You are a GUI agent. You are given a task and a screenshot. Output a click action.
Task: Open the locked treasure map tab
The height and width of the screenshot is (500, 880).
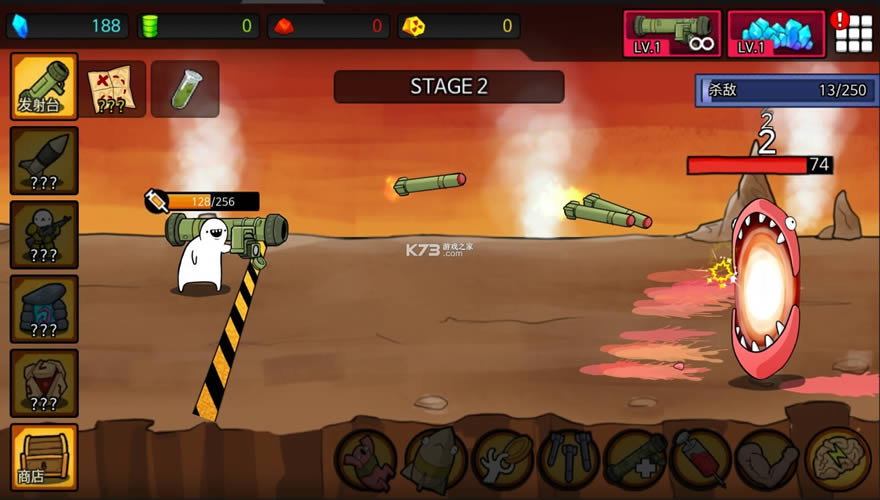point(113,88)
